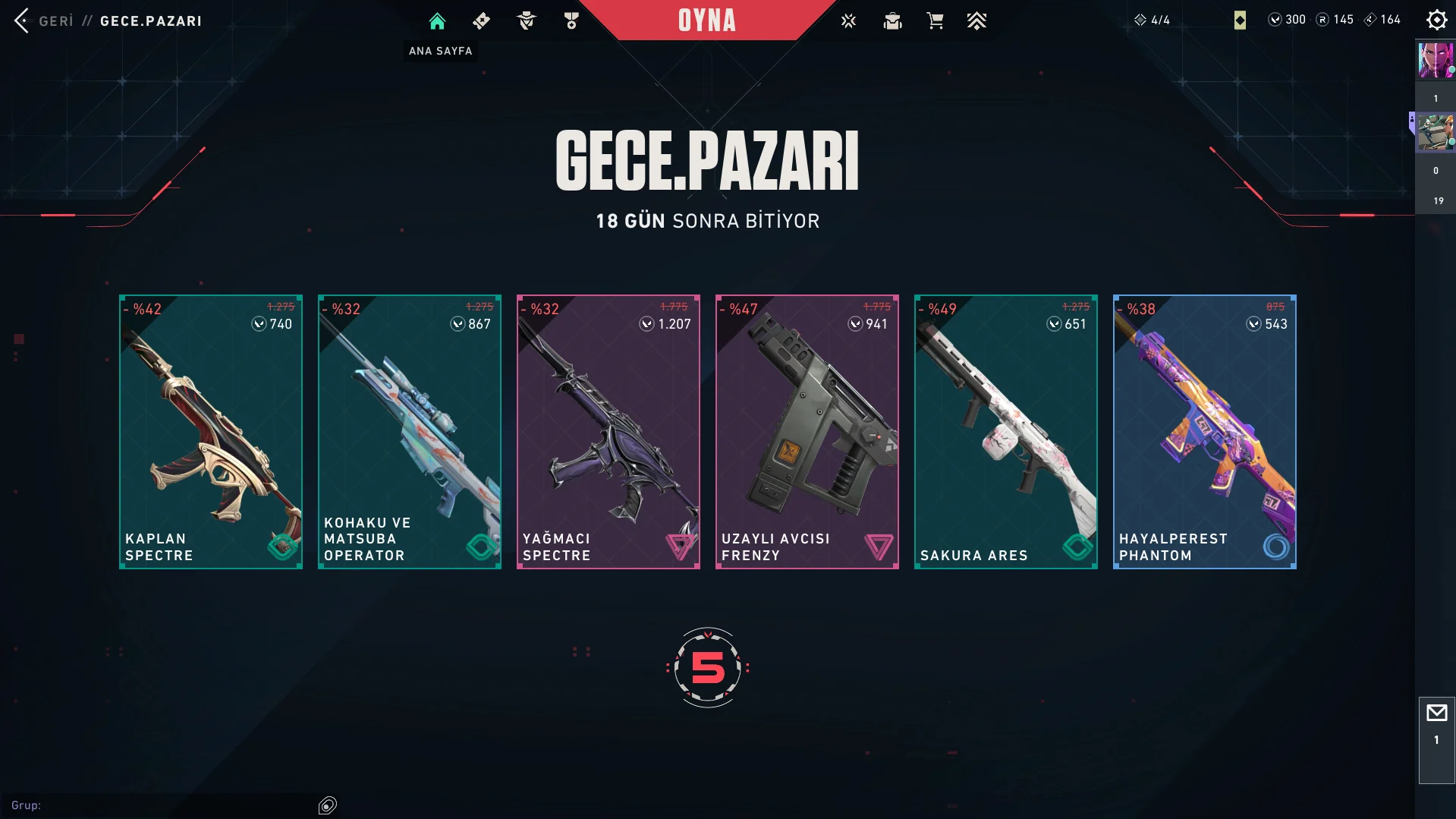Select the Uzaylı Avcısı Frenzy card
Image resolution: width=1456 pixels, height=819 pixels.
(x=807, y=431)
